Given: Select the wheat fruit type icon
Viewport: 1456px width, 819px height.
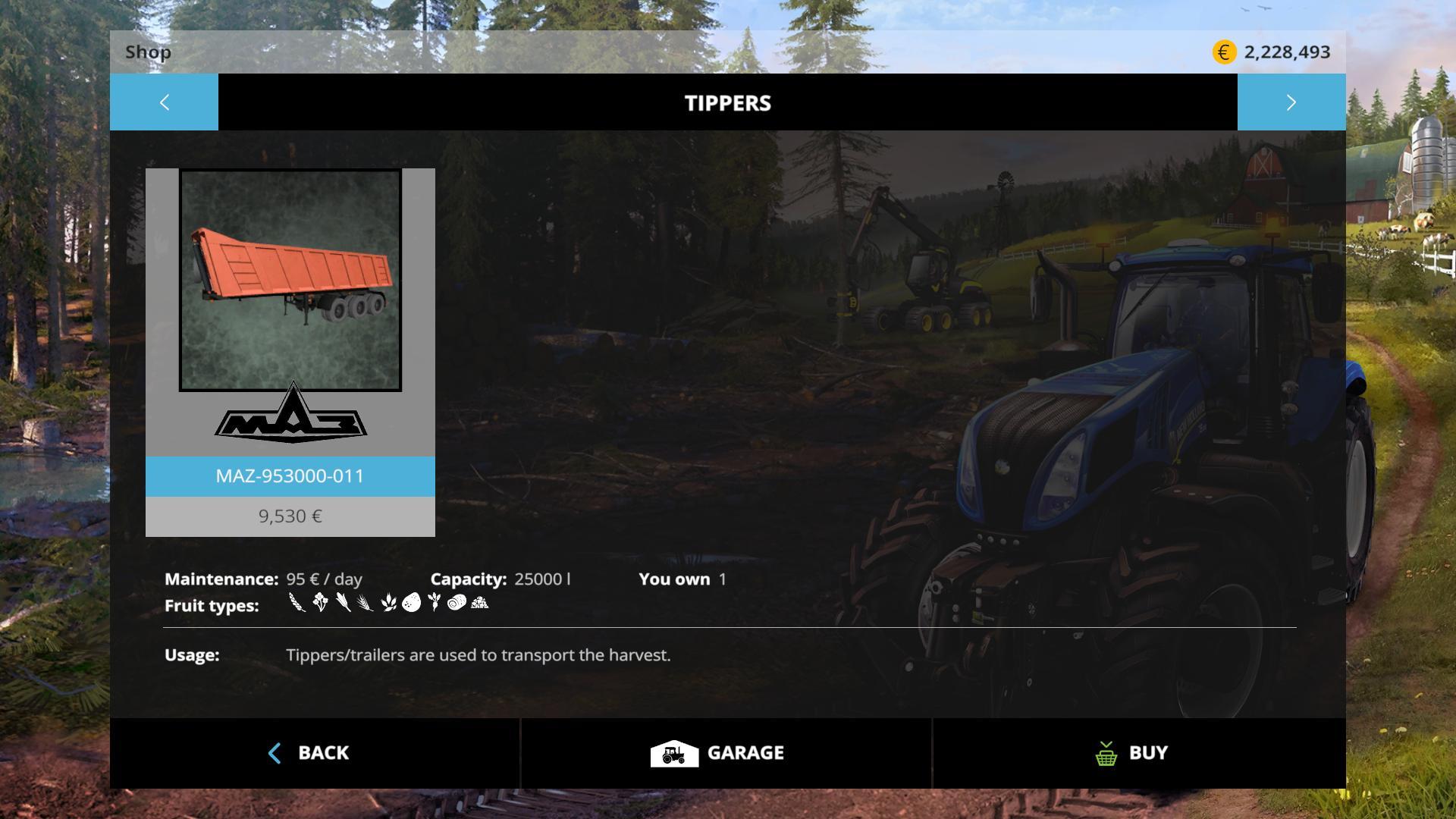Looking at the screenshot, I should (x=296, y=601).
